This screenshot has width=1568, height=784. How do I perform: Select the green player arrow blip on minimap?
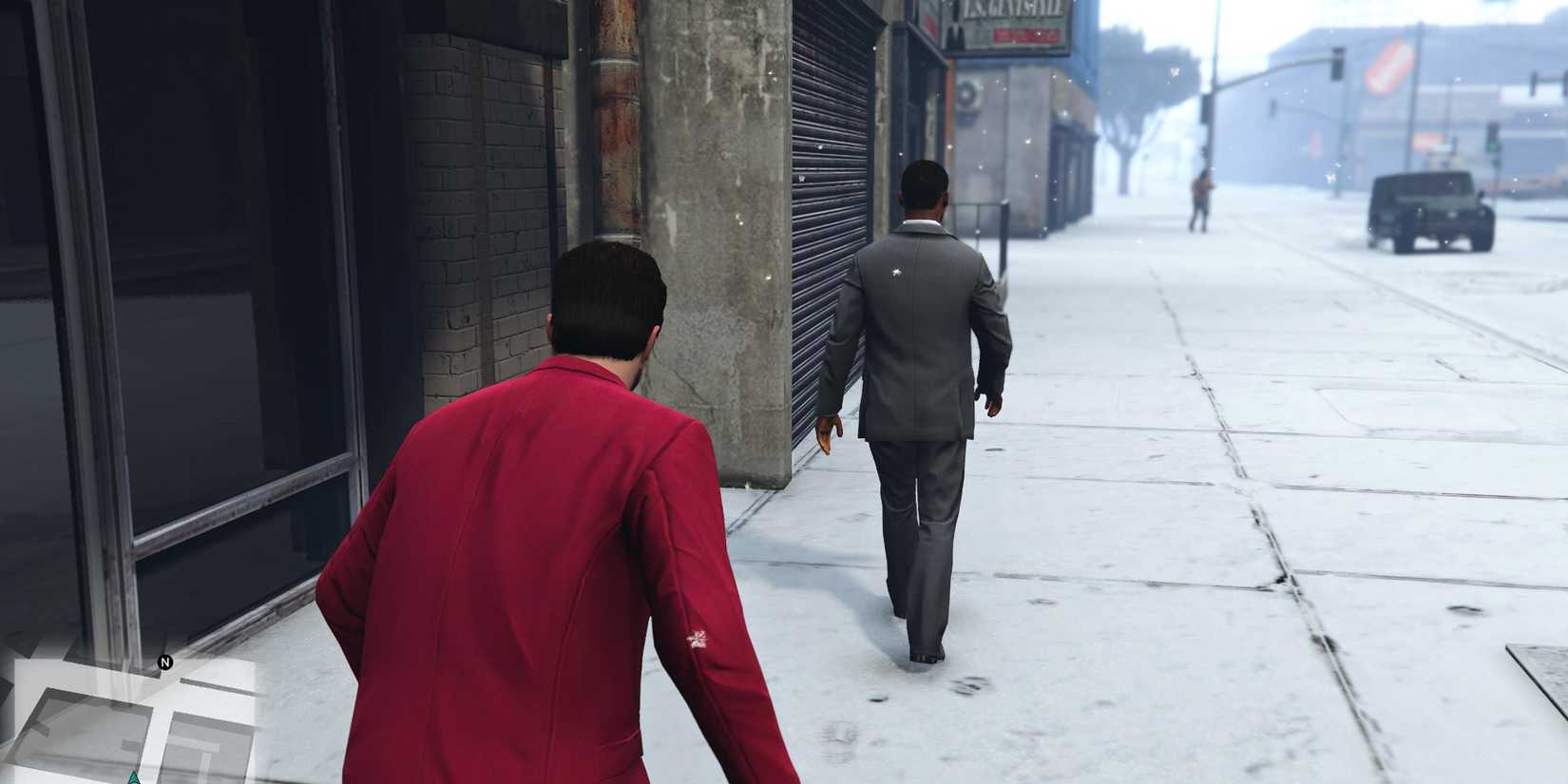[134, 777]
